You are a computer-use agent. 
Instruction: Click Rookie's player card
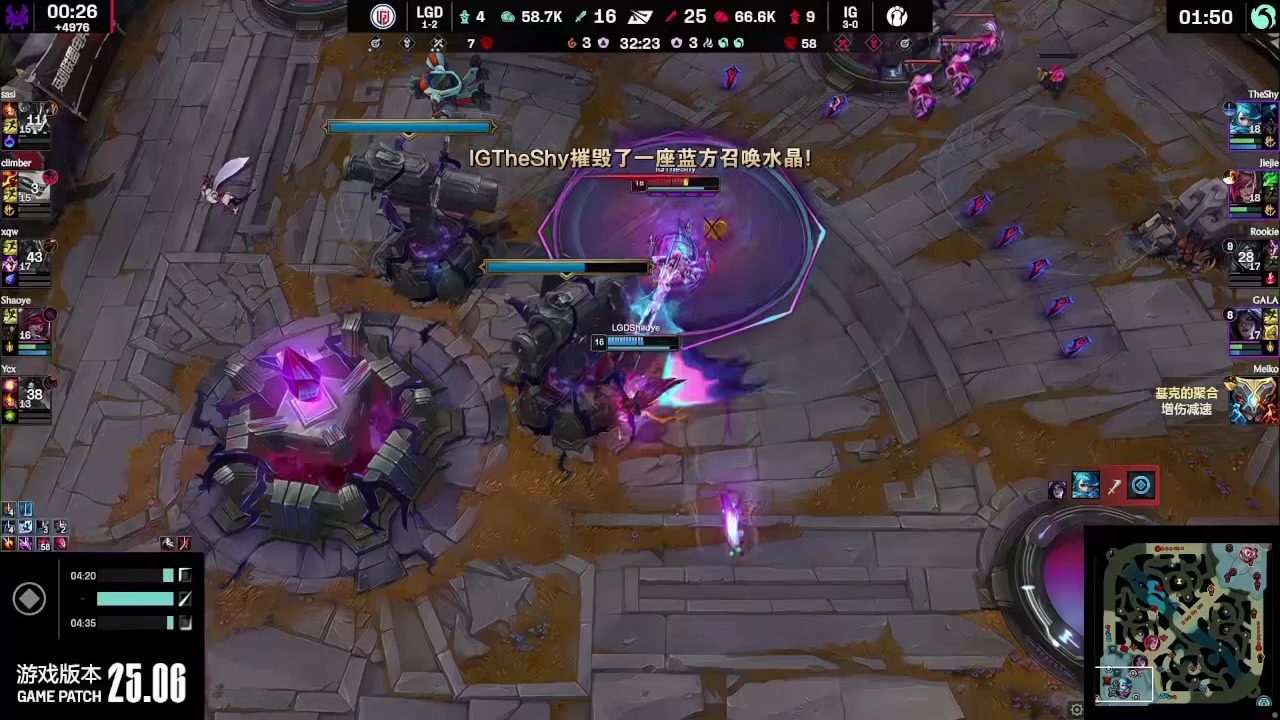(x=1251, y=256)
